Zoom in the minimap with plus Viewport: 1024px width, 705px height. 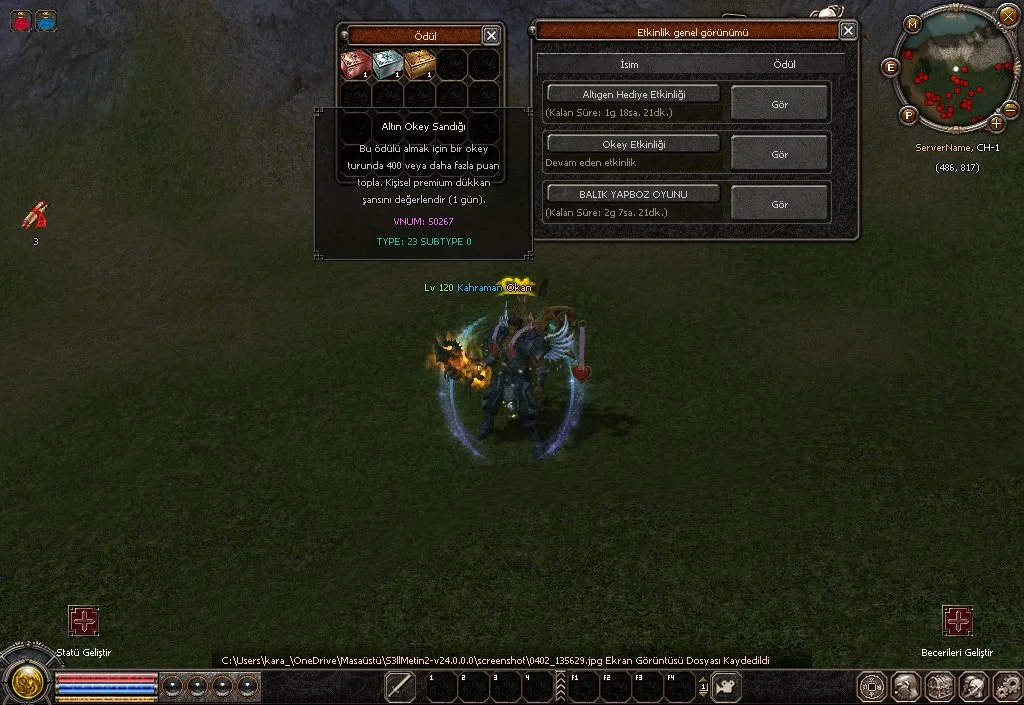[997, 124]
